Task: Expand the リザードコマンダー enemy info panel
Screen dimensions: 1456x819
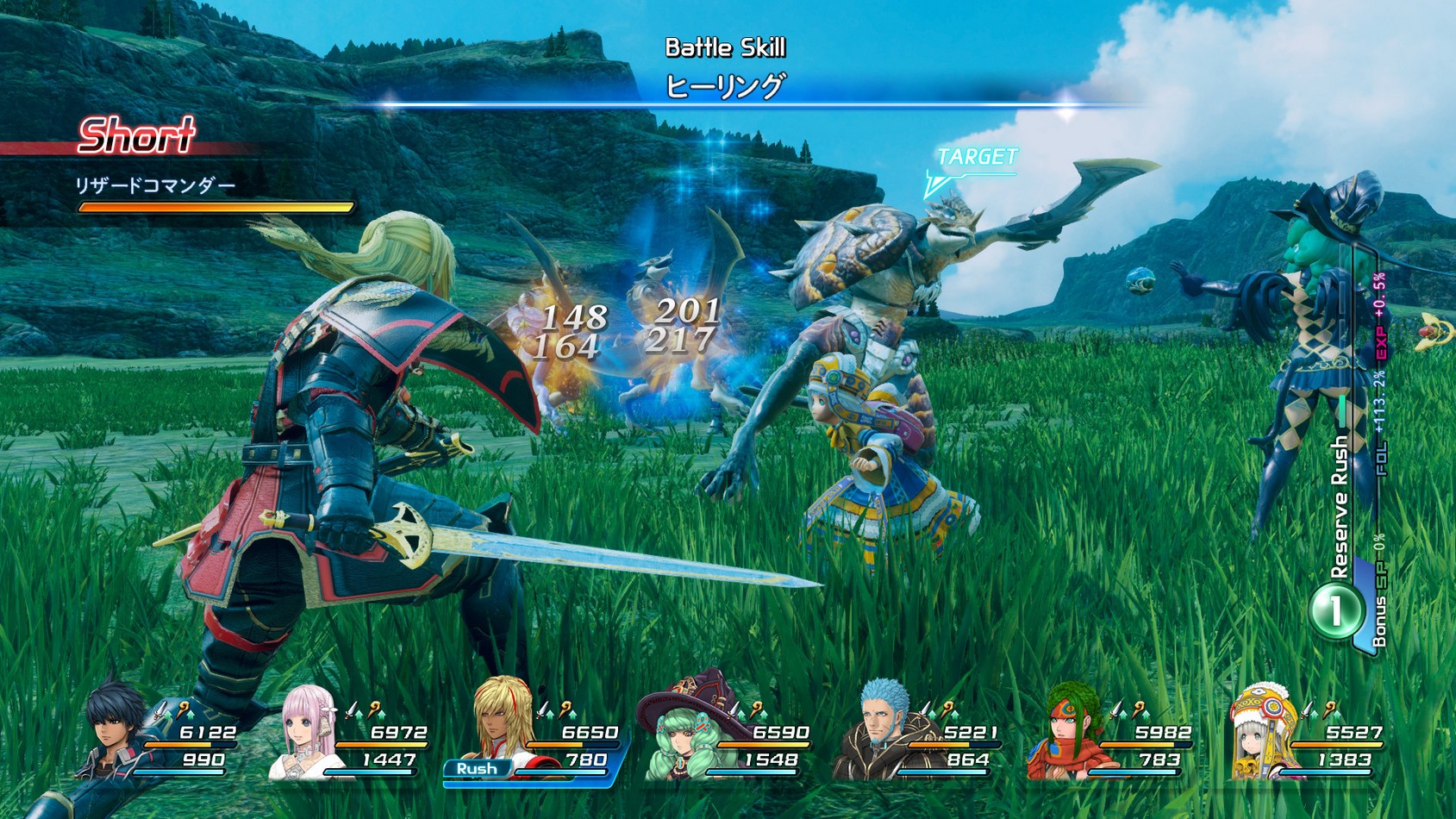Action: pos(155,184)
